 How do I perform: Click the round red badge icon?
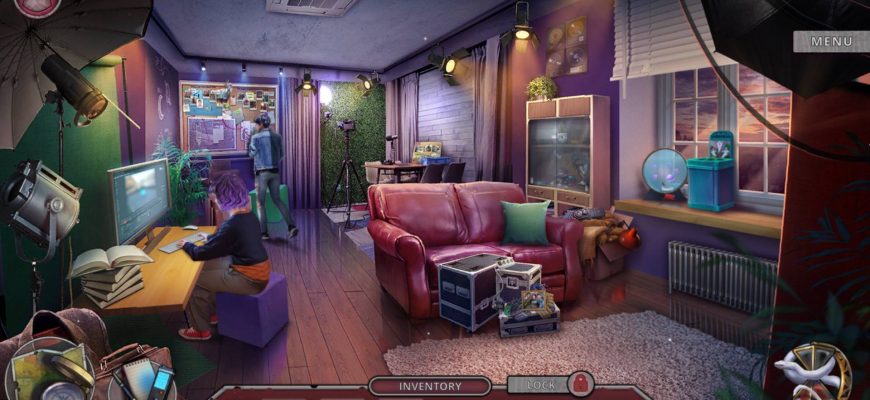pos(38,6)
